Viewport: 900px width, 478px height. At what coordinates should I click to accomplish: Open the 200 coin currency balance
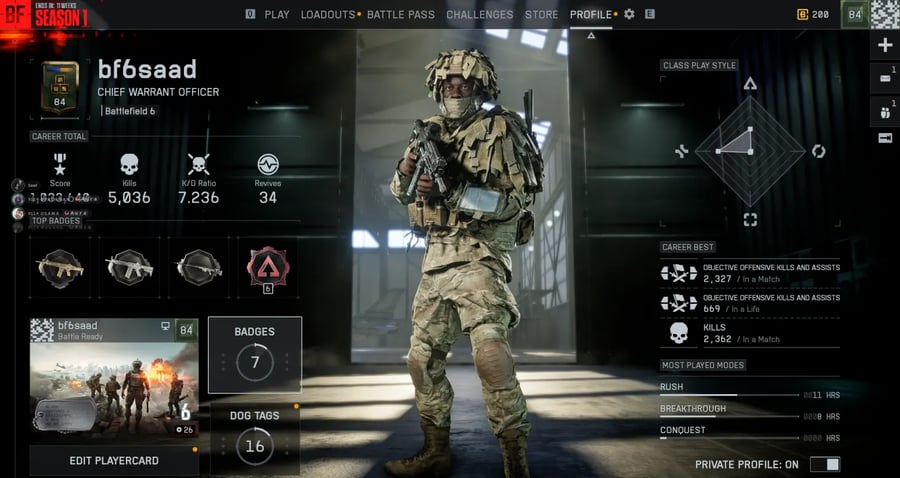click(x=813, y=15)
